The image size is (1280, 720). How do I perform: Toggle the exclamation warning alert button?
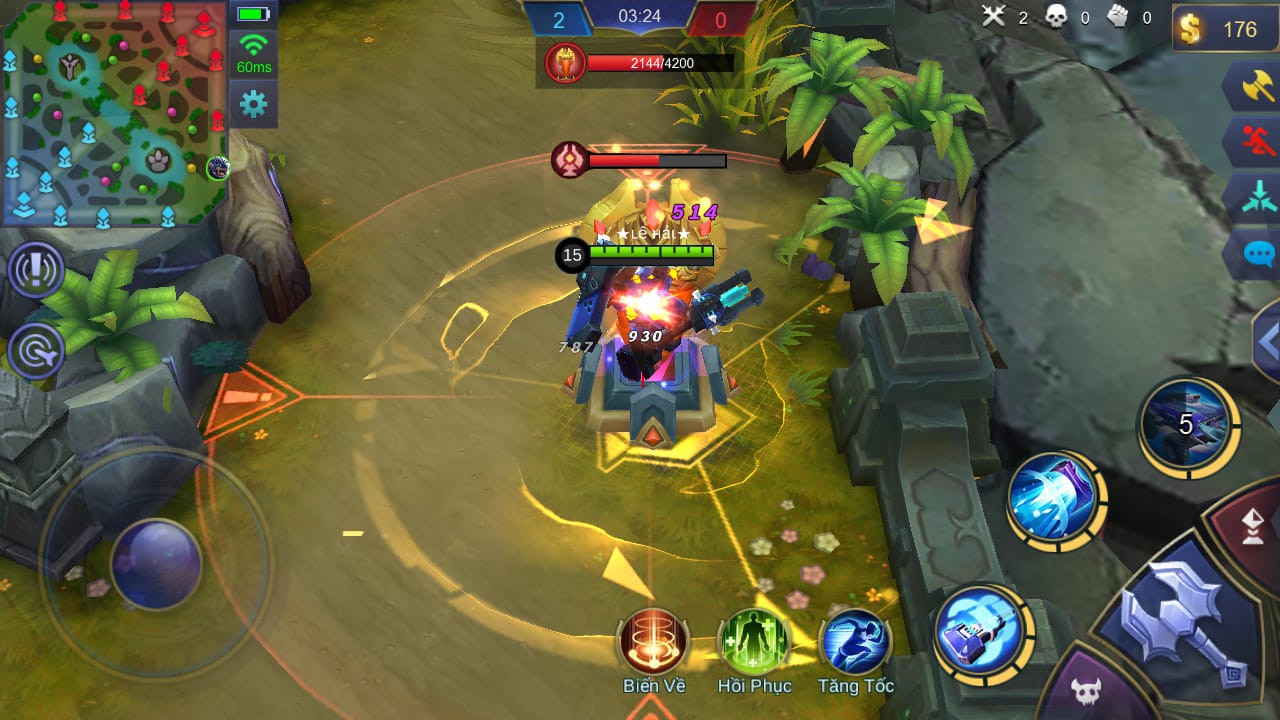pyautogui.click(x=36, y=271)
